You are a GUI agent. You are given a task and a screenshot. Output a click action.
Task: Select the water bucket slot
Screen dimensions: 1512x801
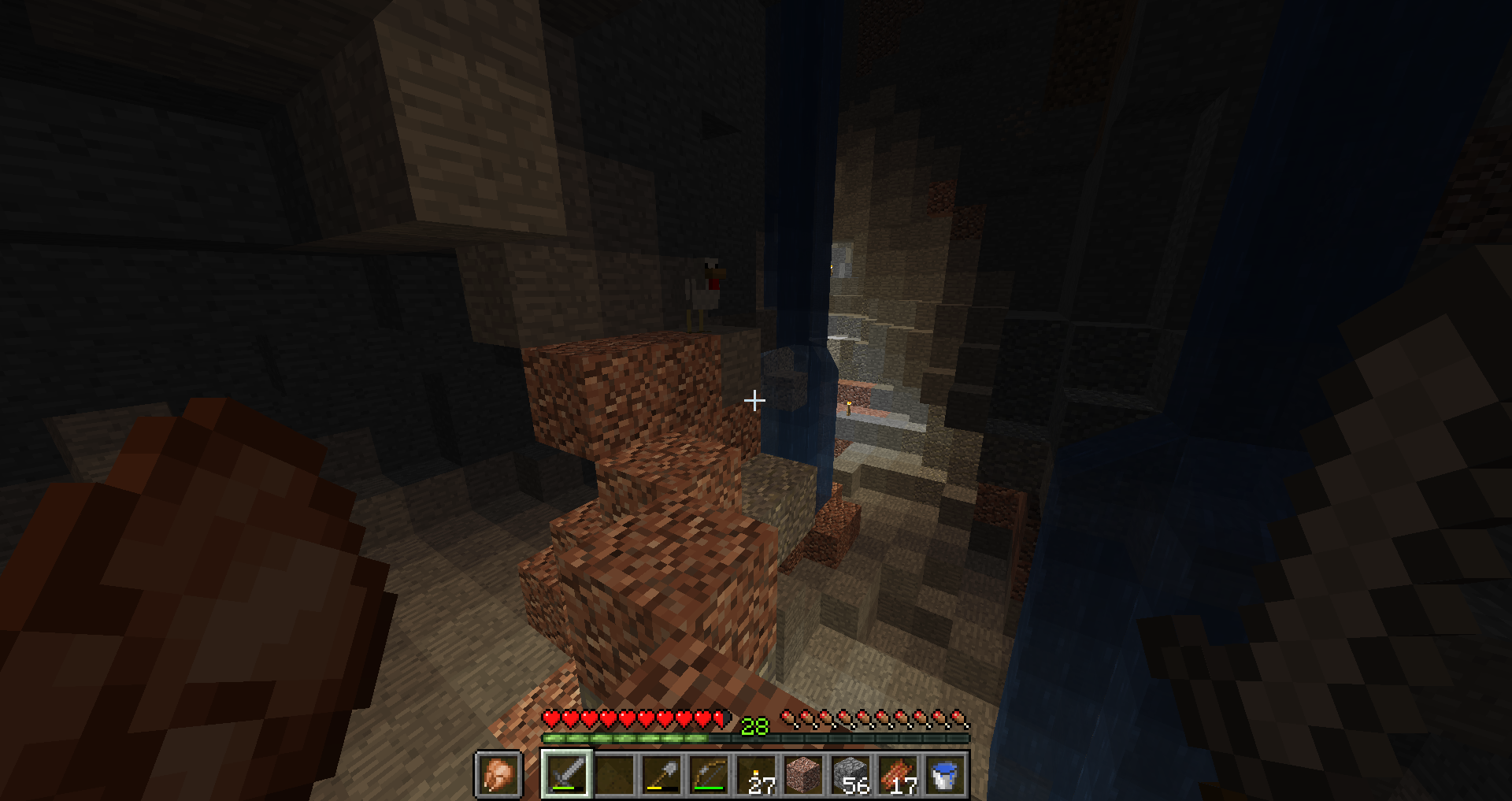tap(945, 774)
